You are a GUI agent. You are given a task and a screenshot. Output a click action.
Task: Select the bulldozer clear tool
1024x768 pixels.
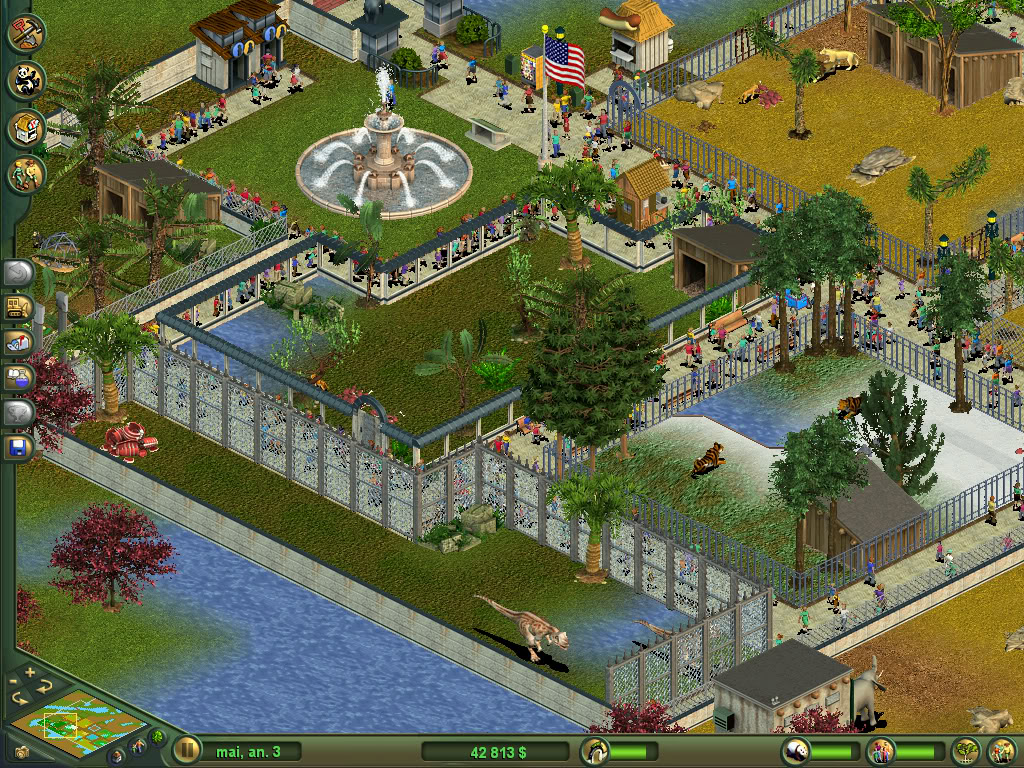(x=20, y=308)
